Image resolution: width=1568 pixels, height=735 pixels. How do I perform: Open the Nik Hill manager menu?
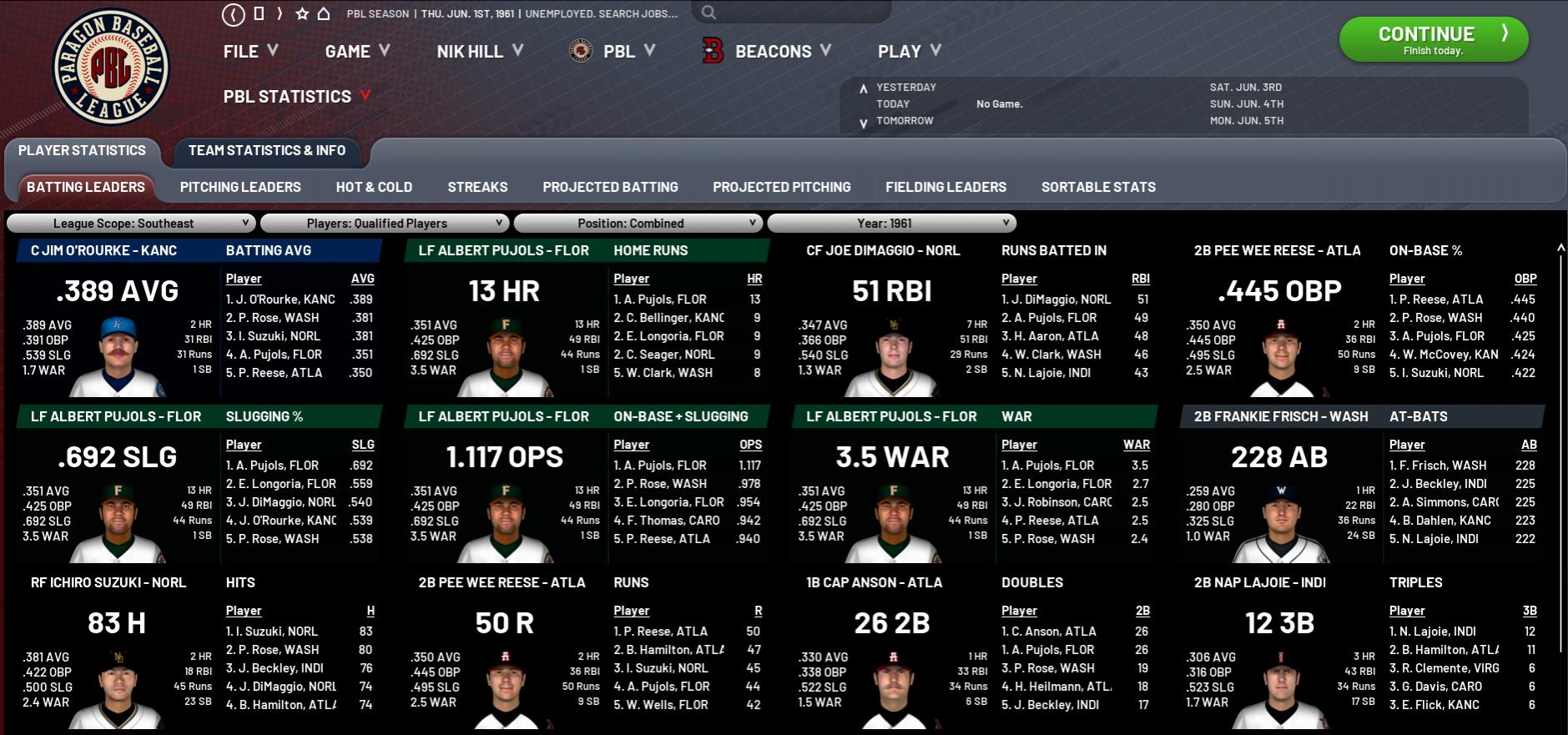click(x=480, y=52)
